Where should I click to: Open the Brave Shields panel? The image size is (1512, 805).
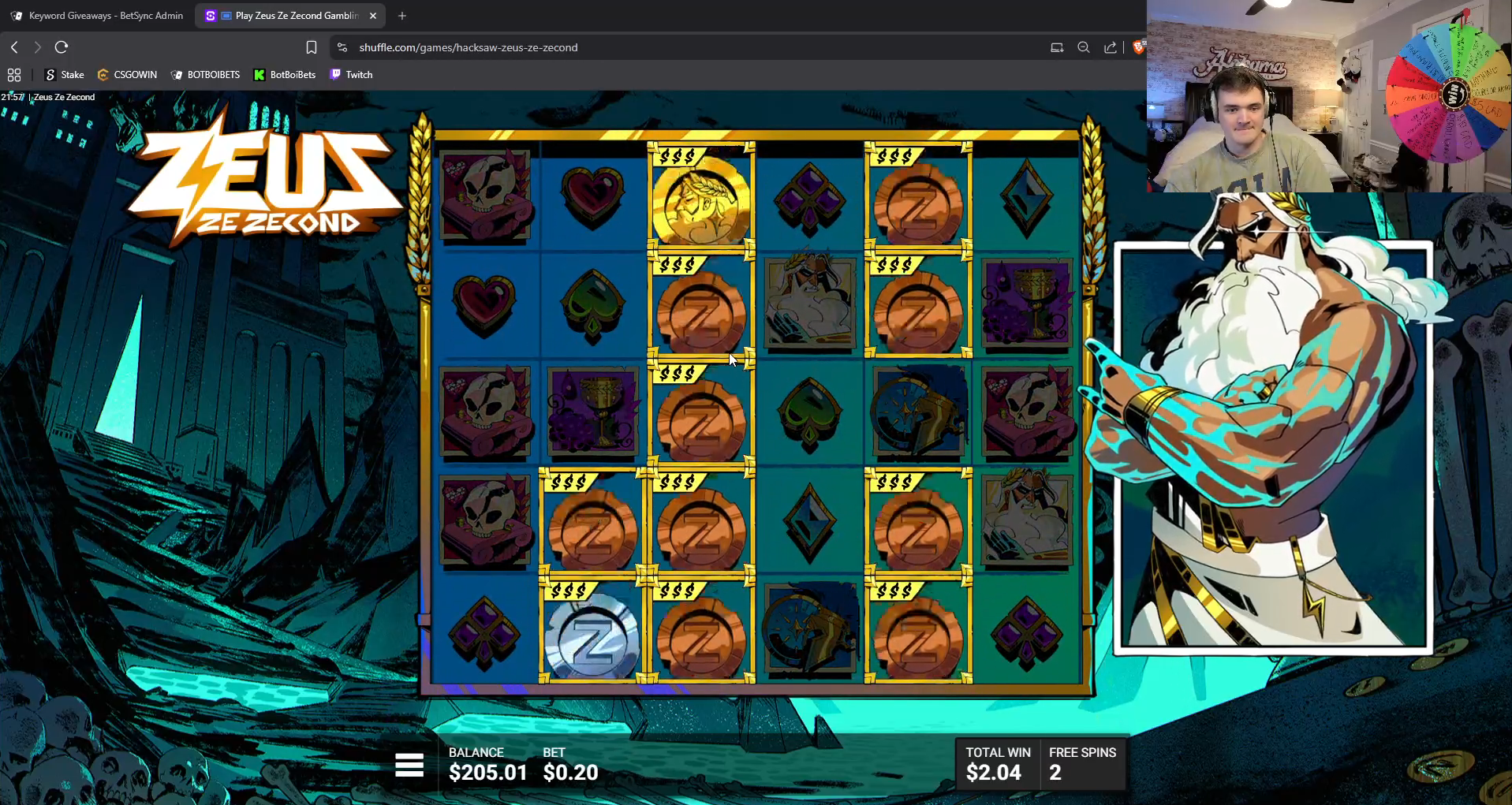coord(1139,47)
